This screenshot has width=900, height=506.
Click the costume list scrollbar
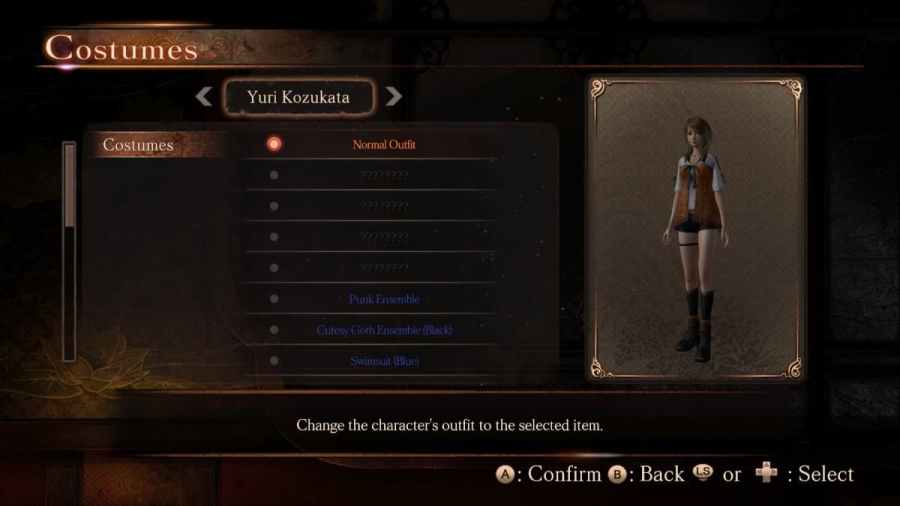point(69,250)
